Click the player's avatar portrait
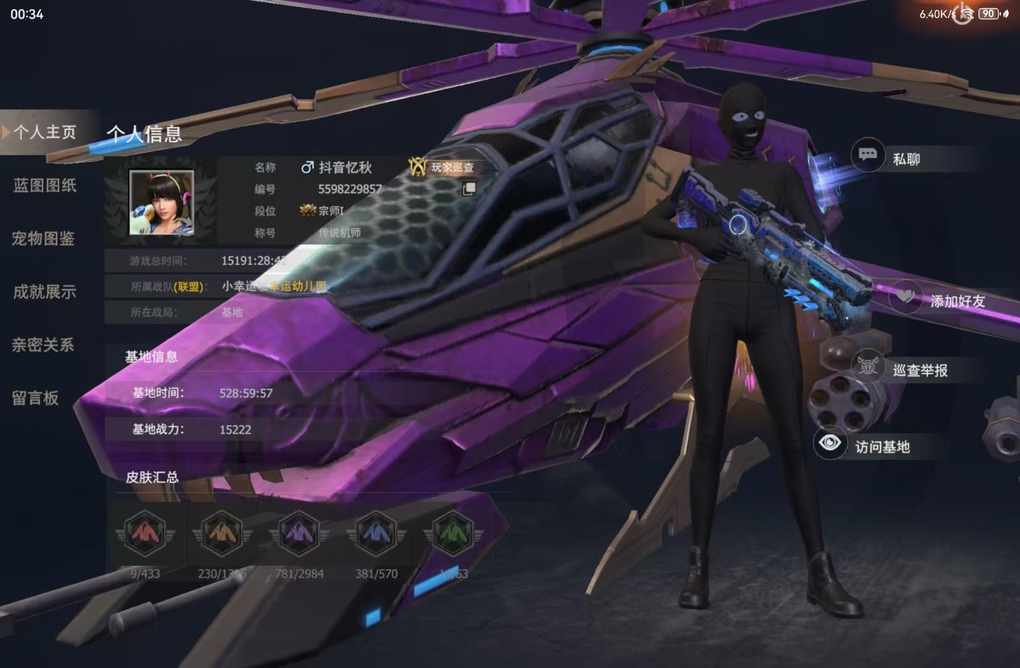Screen dimensions: 1020x668 161,202
